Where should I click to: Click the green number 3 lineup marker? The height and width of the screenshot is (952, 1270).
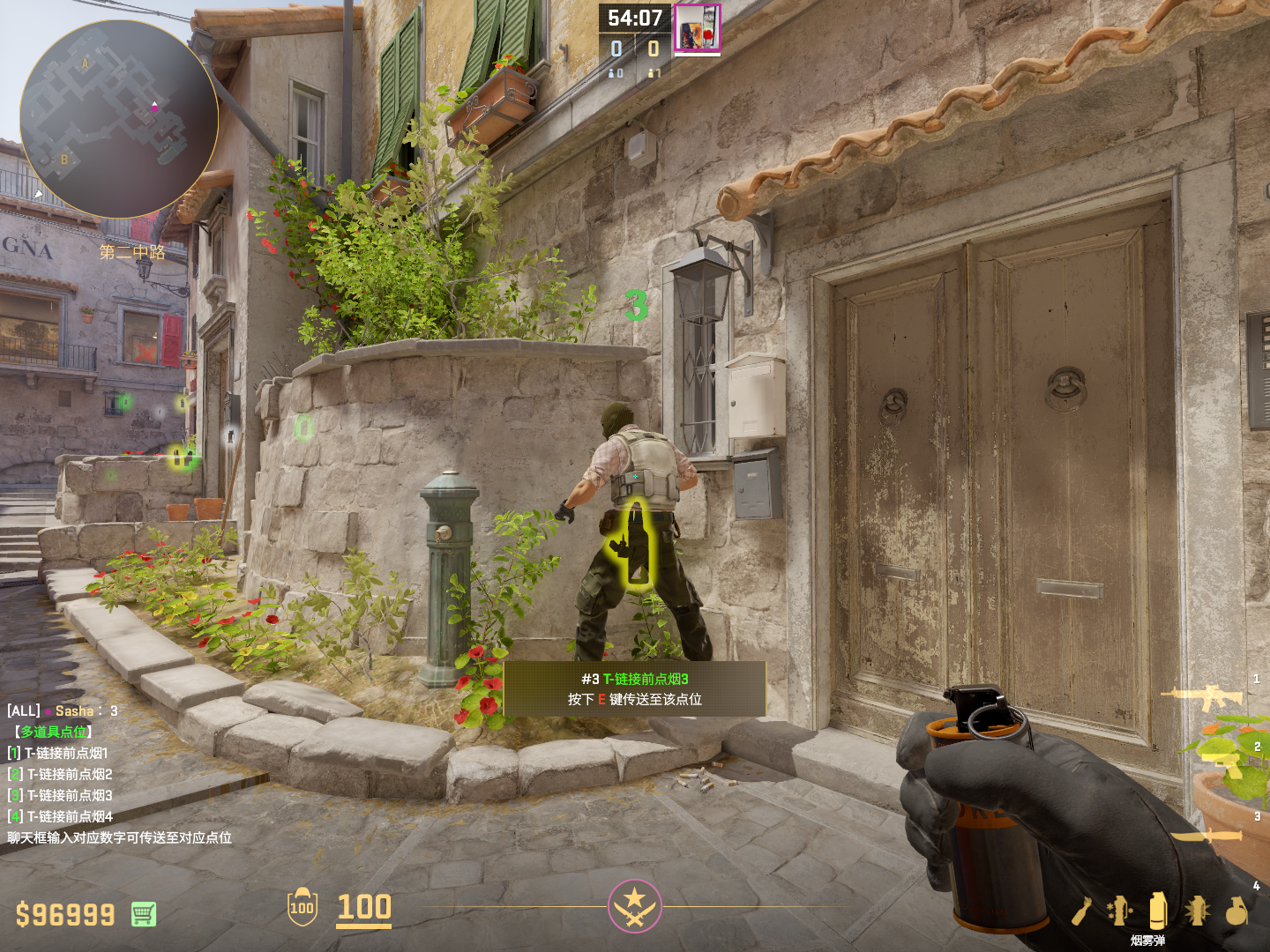636,305
